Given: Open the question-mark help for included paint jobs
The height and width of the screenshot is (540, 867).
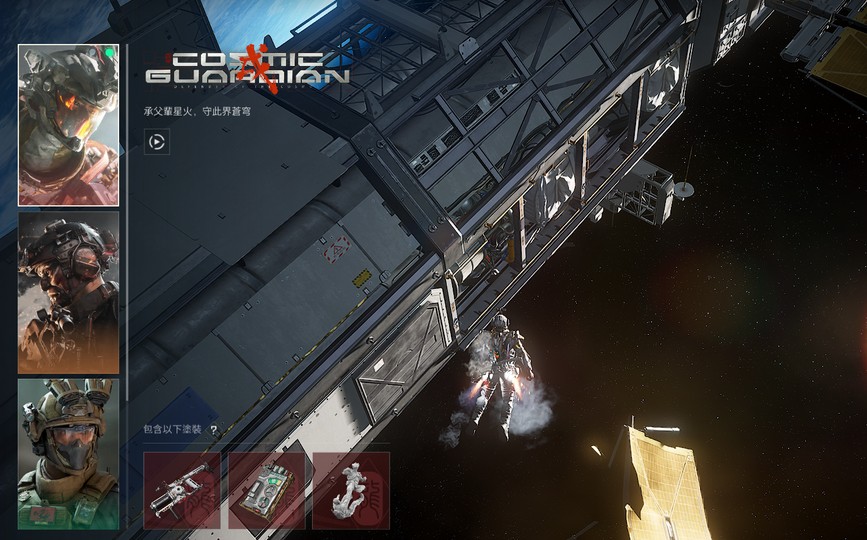Looking at the screenshot, I should (213, 430).
